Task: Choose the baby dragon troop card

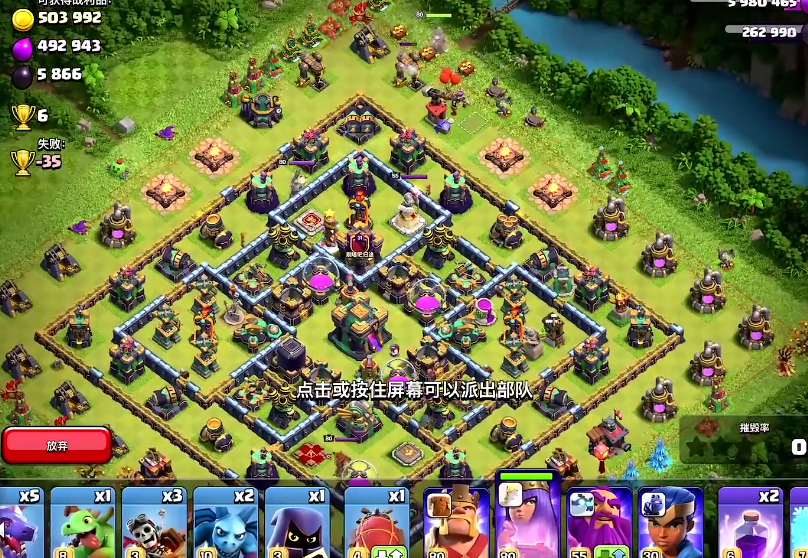Action: (x=83, y=522)
